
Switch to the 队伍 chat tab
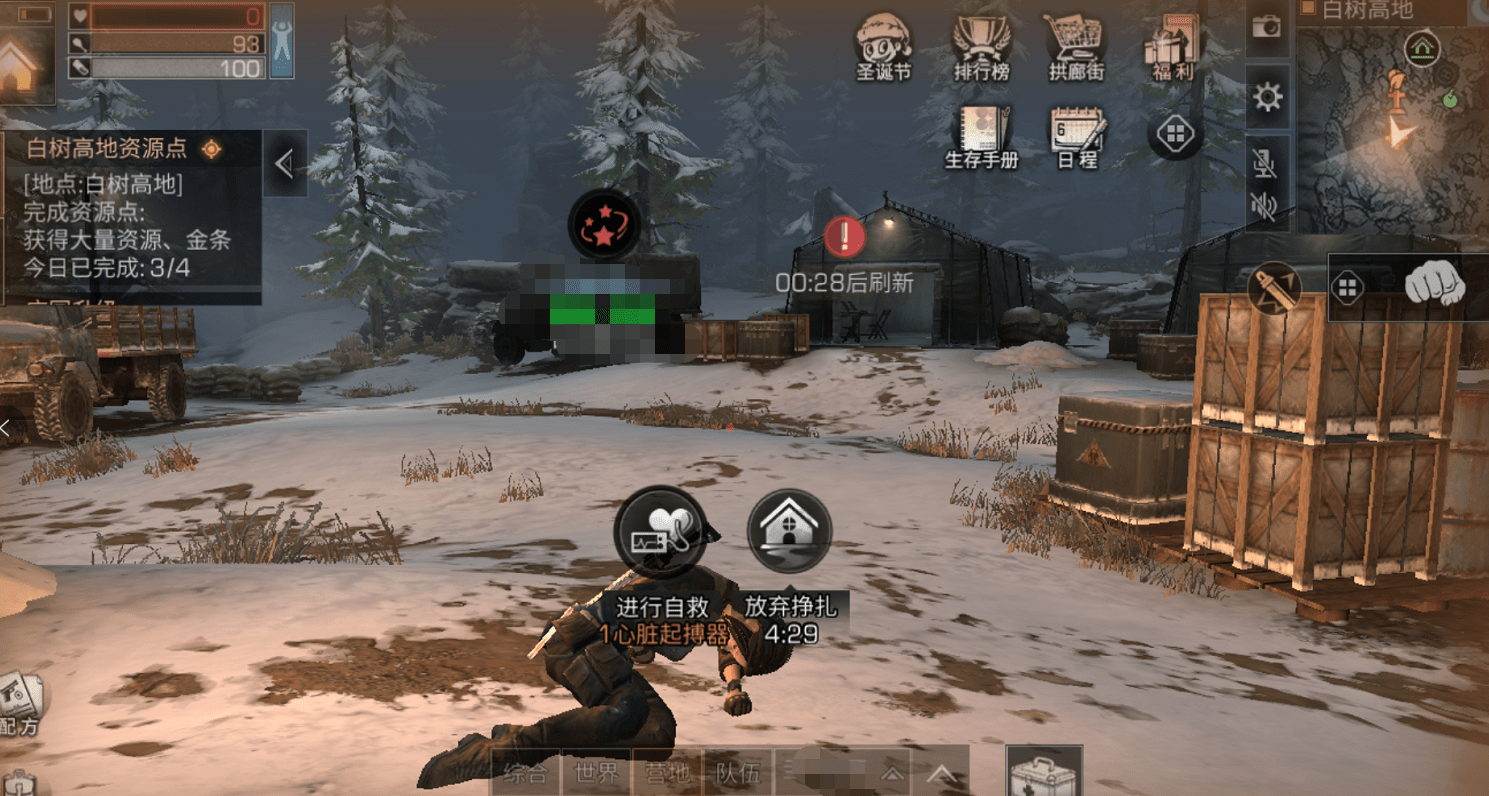pyautogui.click(x=737, y=772)
